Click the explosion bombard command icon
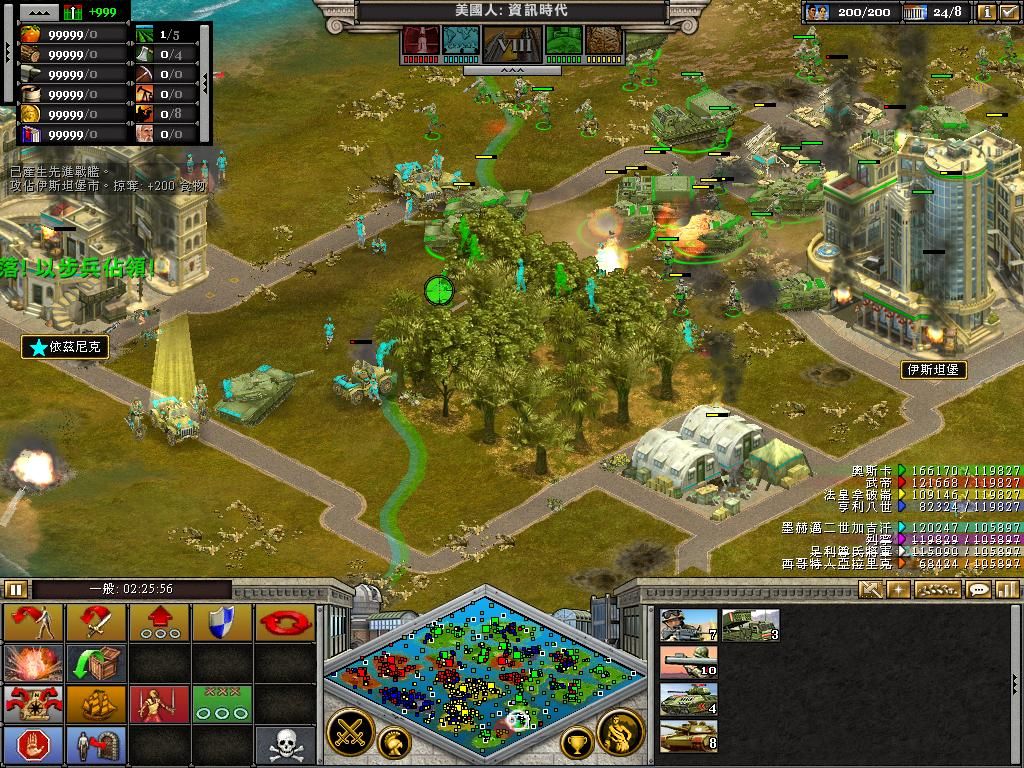Screen dimensions: 1024x768 point(33,663)
